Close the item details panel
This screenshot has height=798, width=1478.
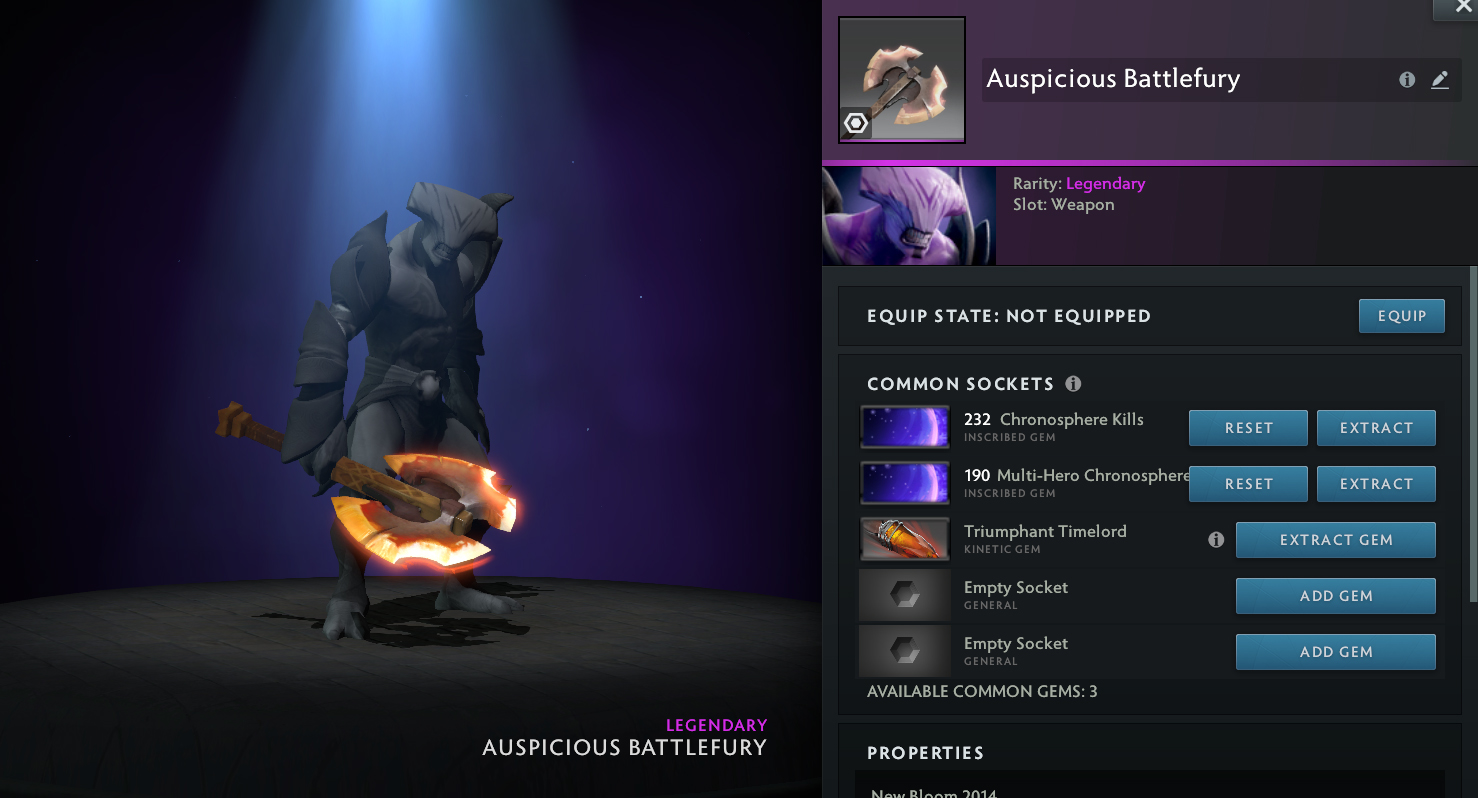(1462, 8)
